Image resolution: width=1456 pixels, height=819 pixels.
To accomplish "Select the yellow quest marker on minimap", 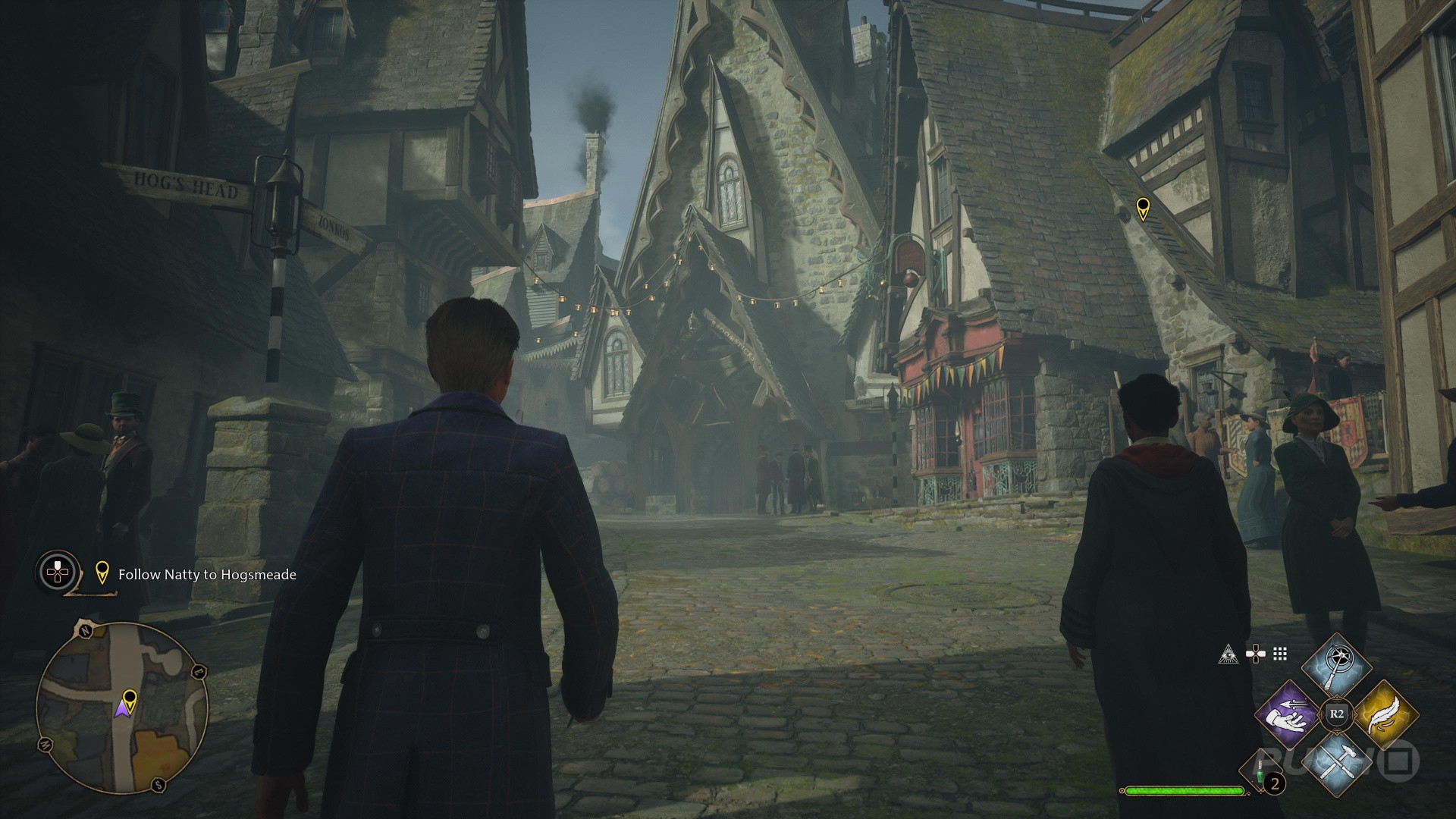I will (130, 698).
